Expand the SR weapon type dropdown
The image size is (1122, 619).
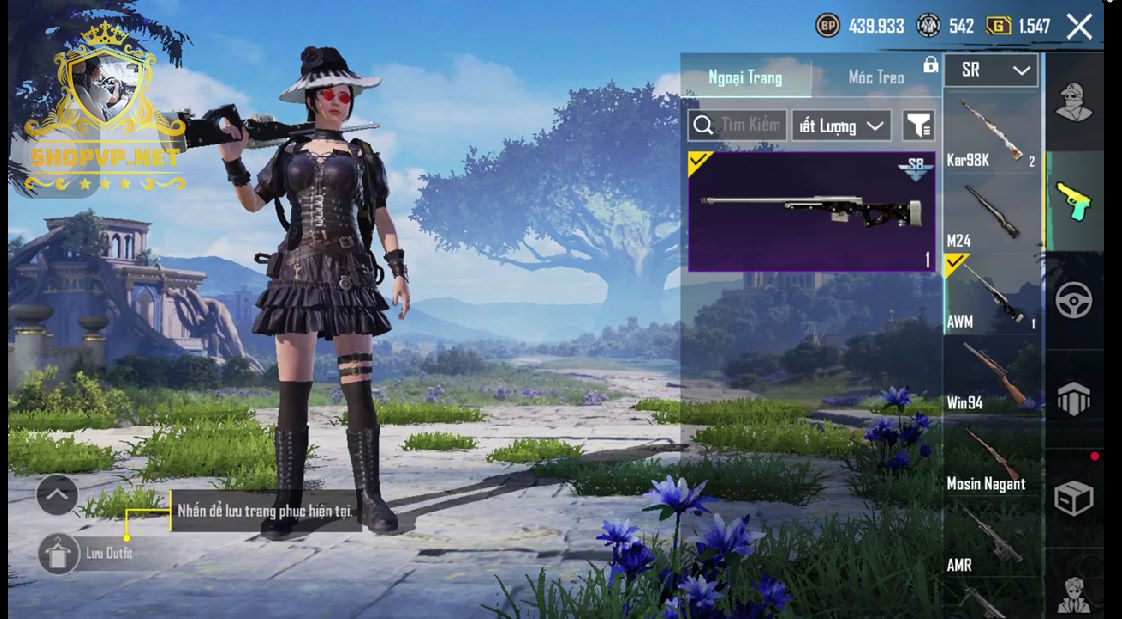991,70
